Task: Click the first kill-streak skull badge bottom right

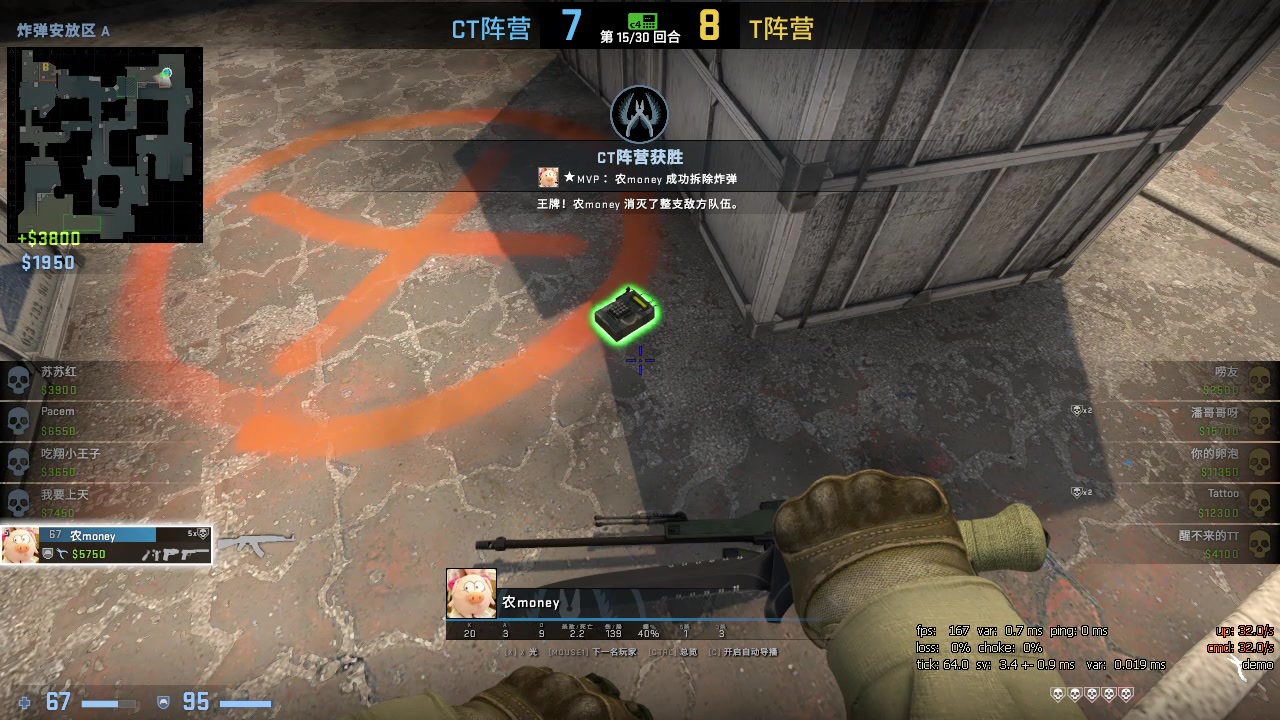Action: (1057, 694)
